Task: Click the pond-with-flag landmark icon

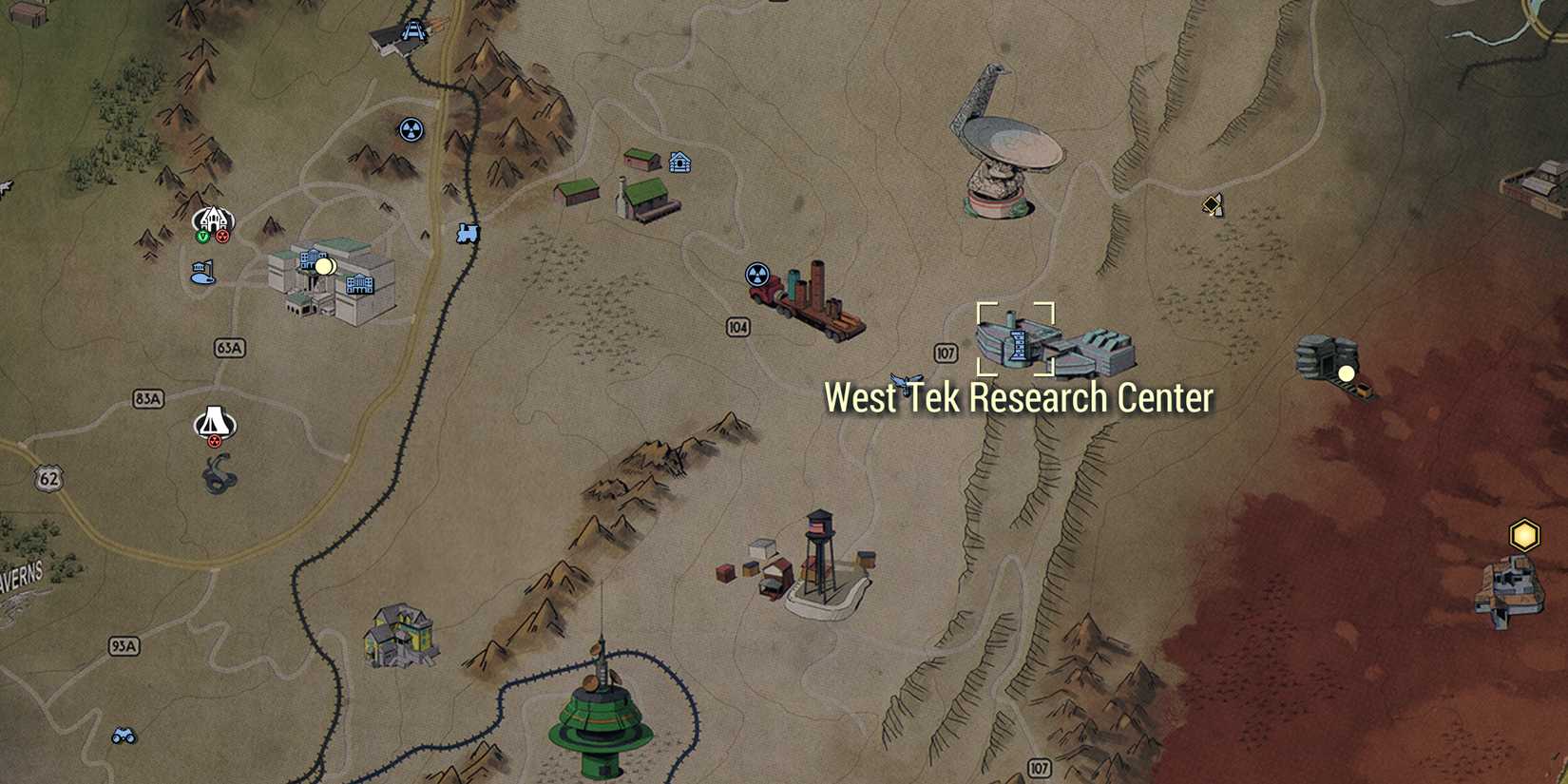Action: [202, 273]
